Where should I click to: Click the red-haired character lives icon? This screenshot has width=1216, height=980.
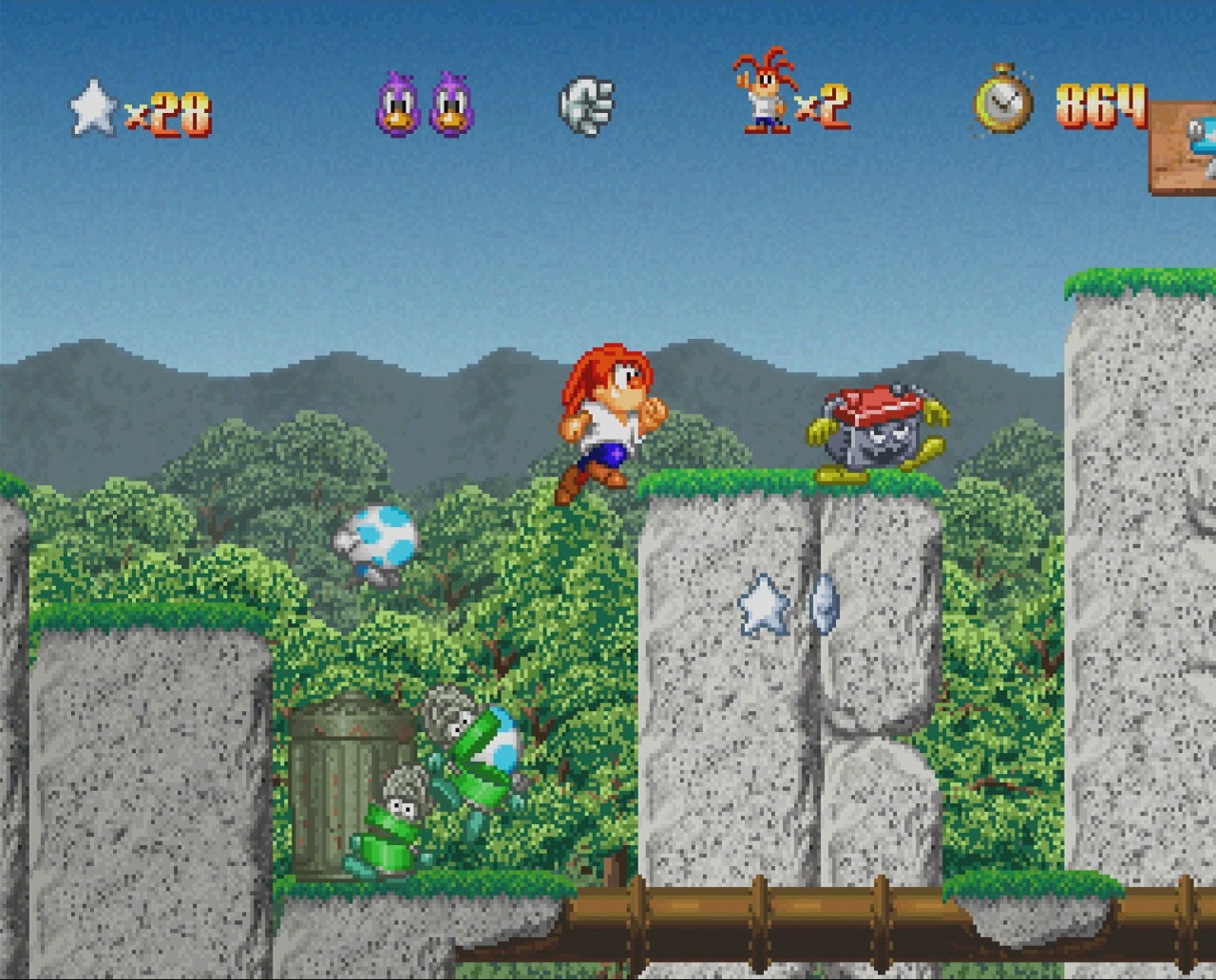pos(763,92)
